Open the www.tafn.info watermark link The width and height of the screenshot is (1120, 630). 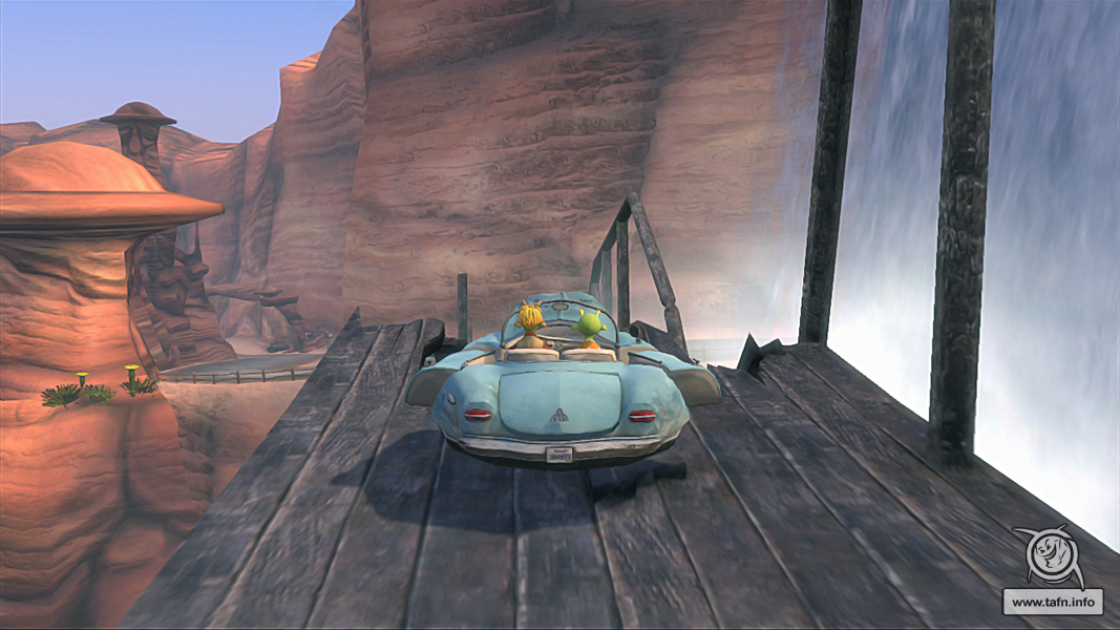point(1053,602)
